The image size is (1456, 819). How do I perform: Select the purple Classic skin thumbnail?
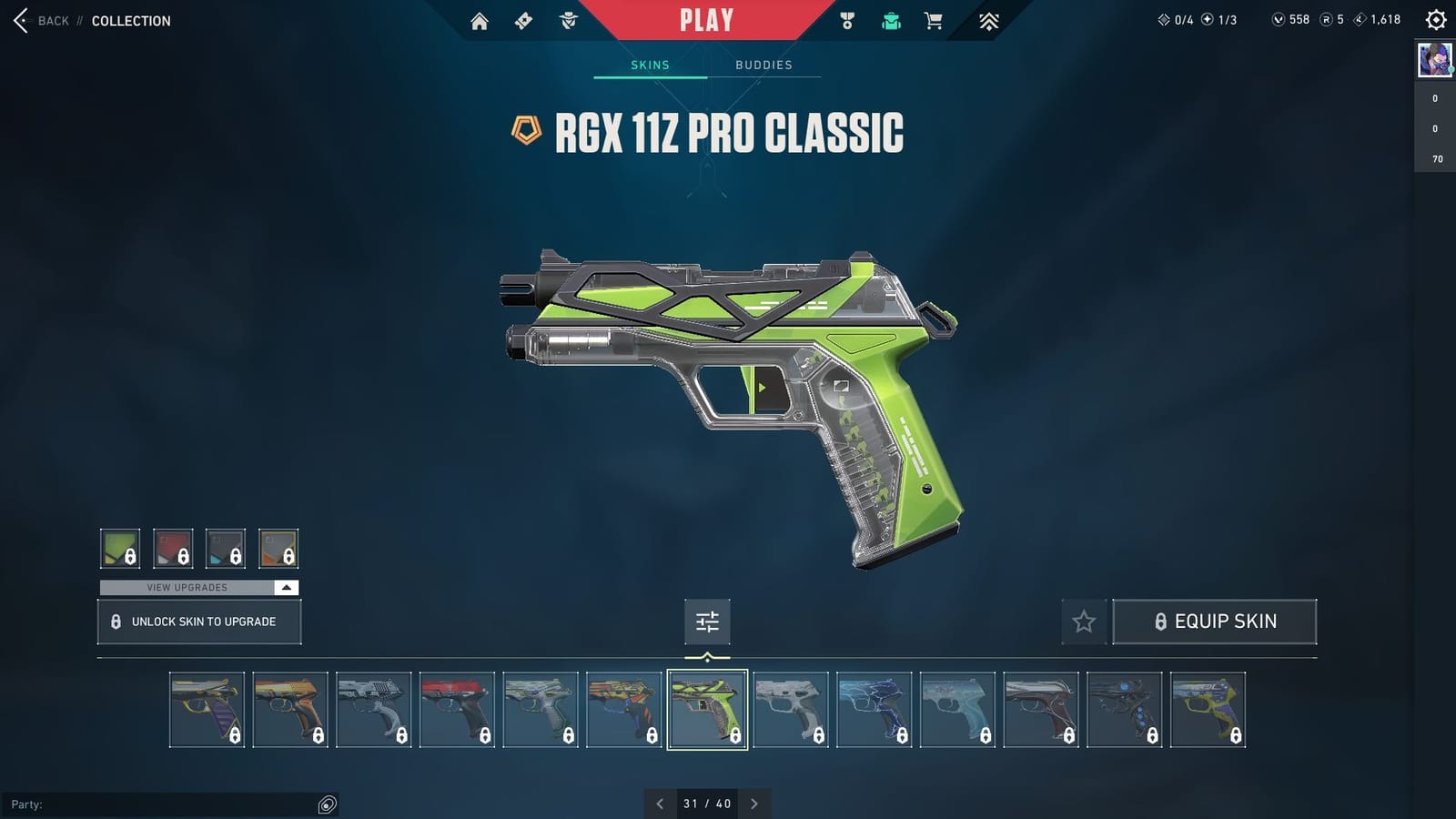coord(207,709)
